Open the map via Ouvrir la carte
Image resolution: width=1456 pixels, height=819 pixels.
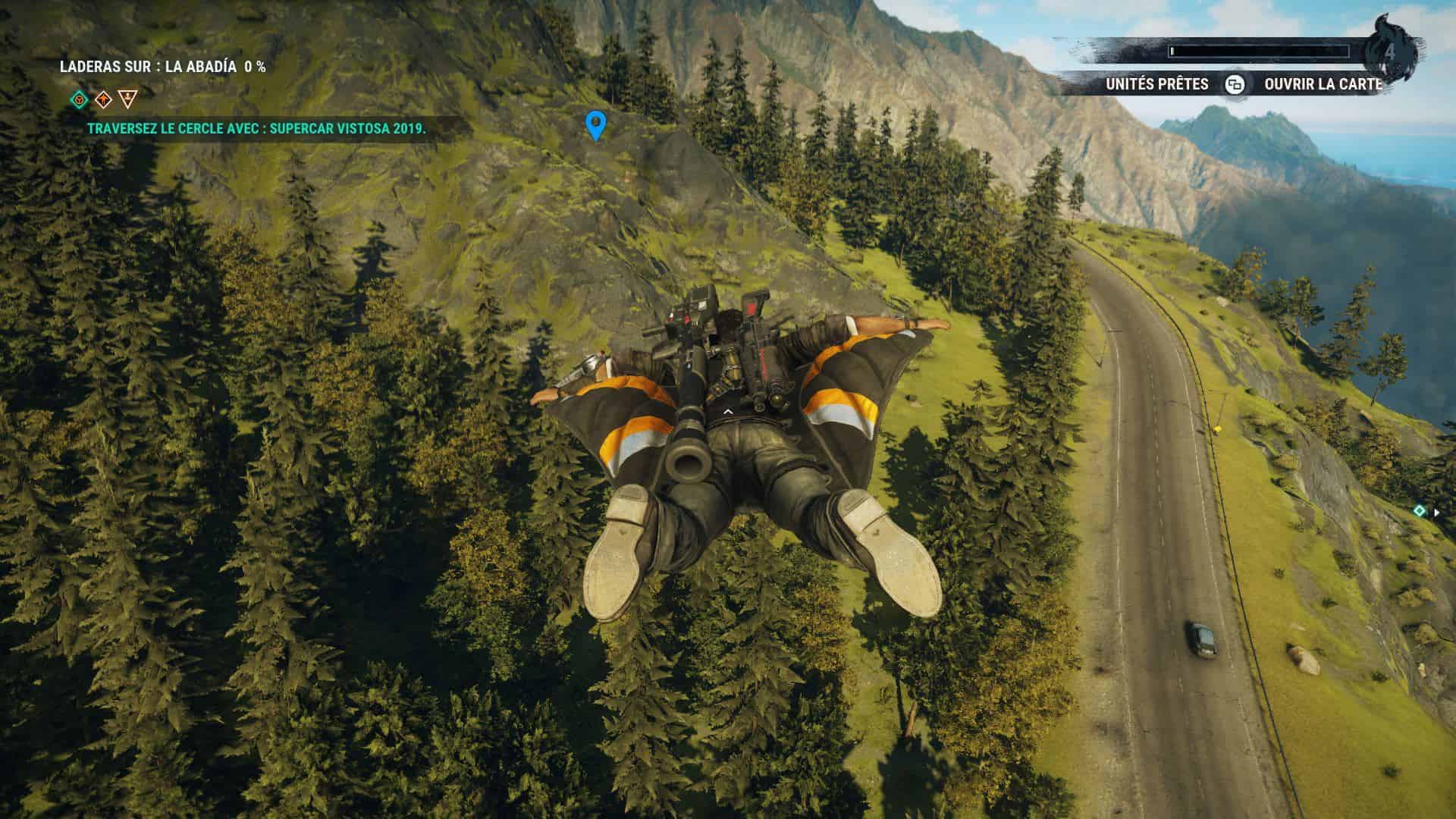pyautogui.click(x=1323, y=84)
